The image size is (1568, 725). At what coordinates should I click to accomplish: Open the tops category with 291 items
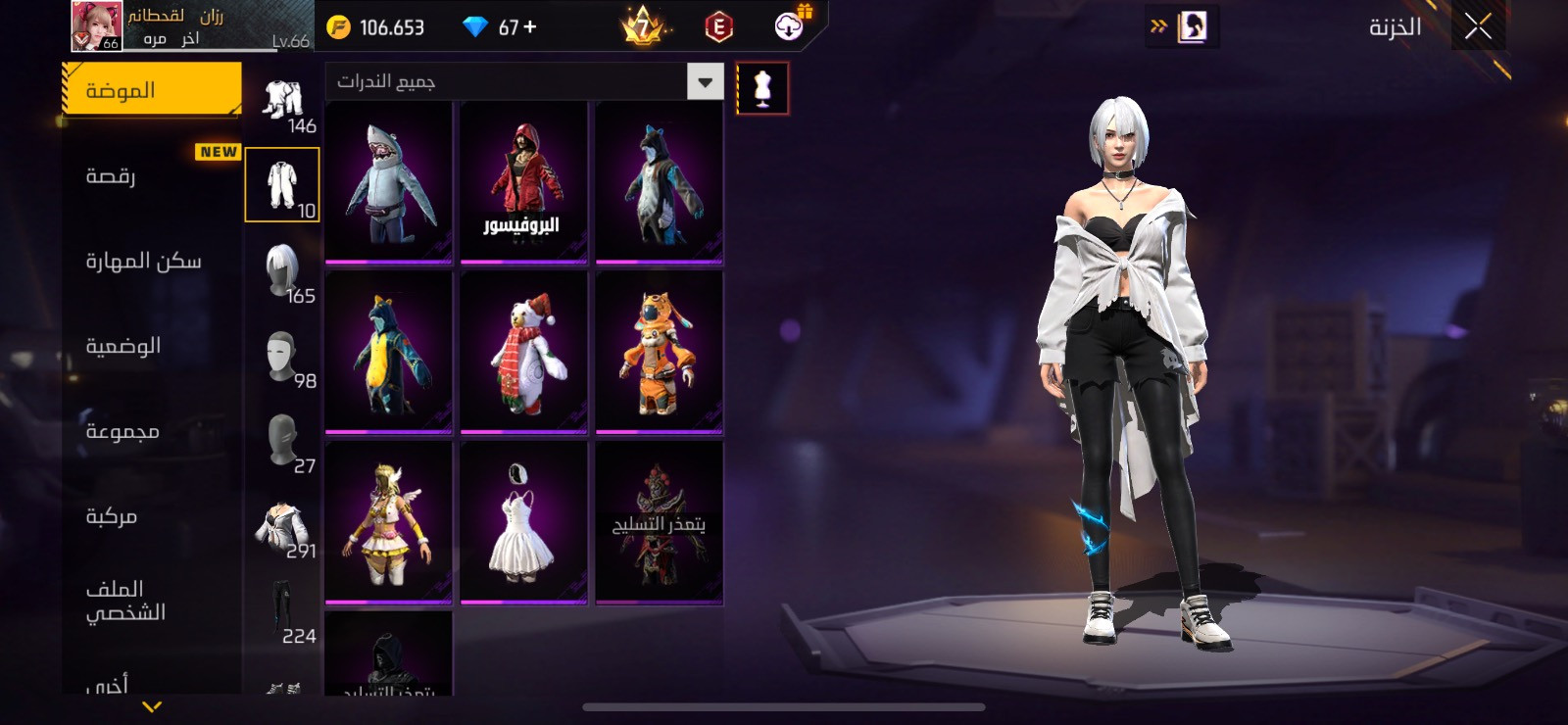[x=283, y=529]
